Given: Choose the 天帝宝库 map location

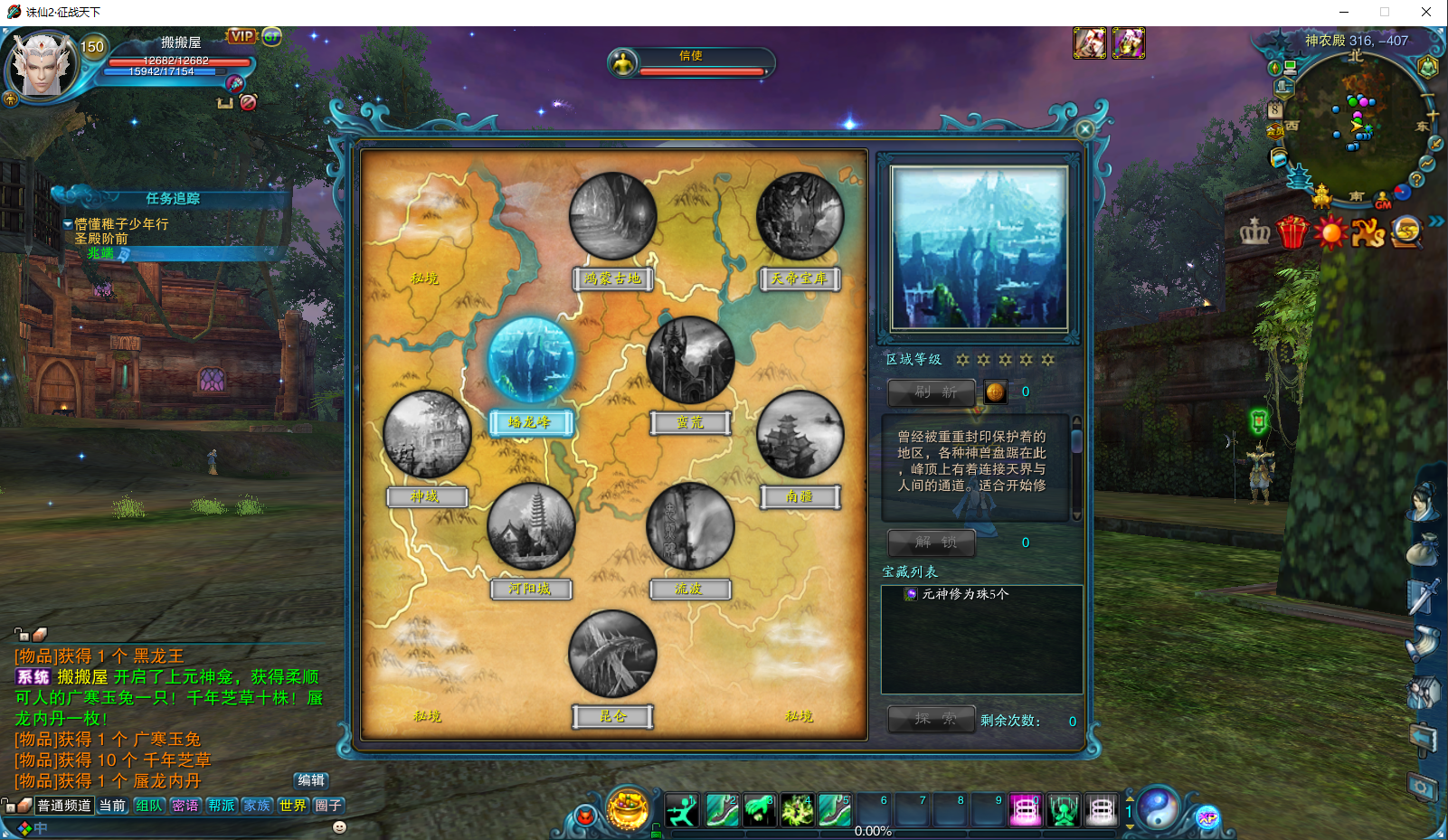Looking at the screenshot, I should point(800,217).
